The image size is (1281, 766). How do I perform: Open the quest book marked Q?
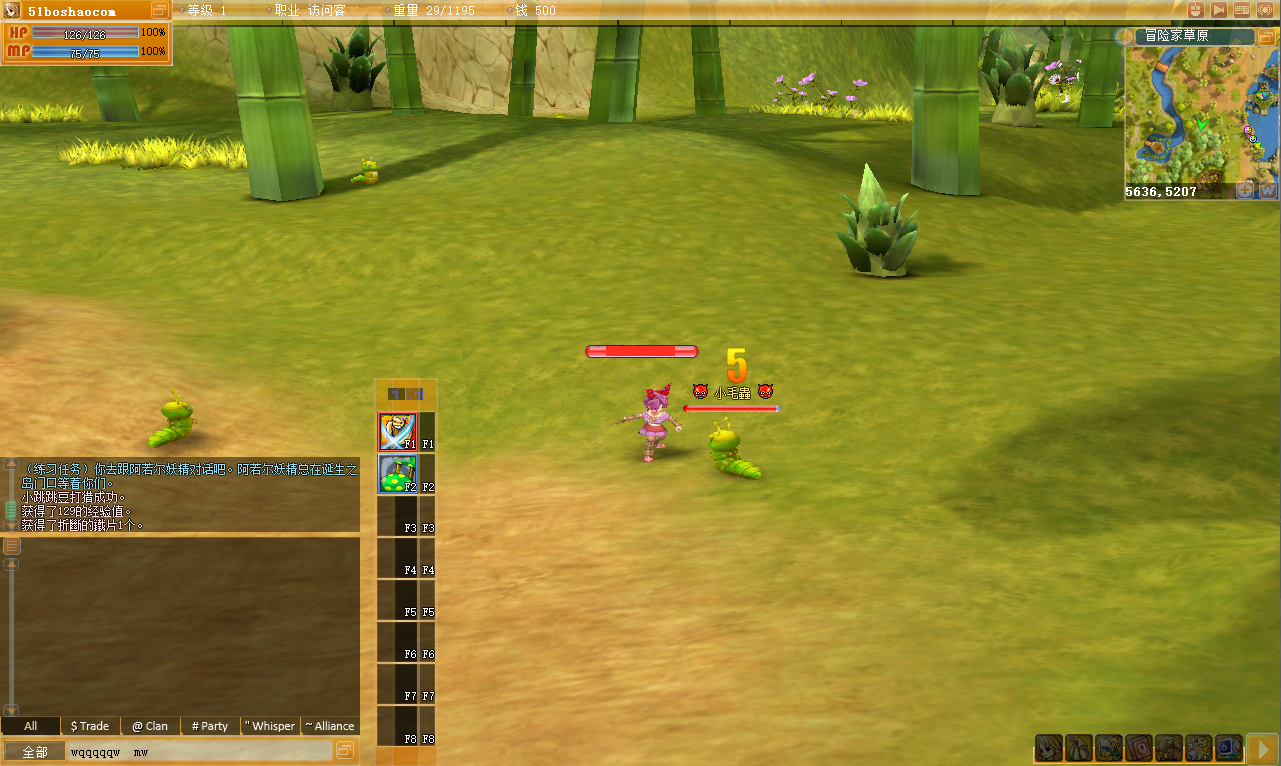(1139, 747)
